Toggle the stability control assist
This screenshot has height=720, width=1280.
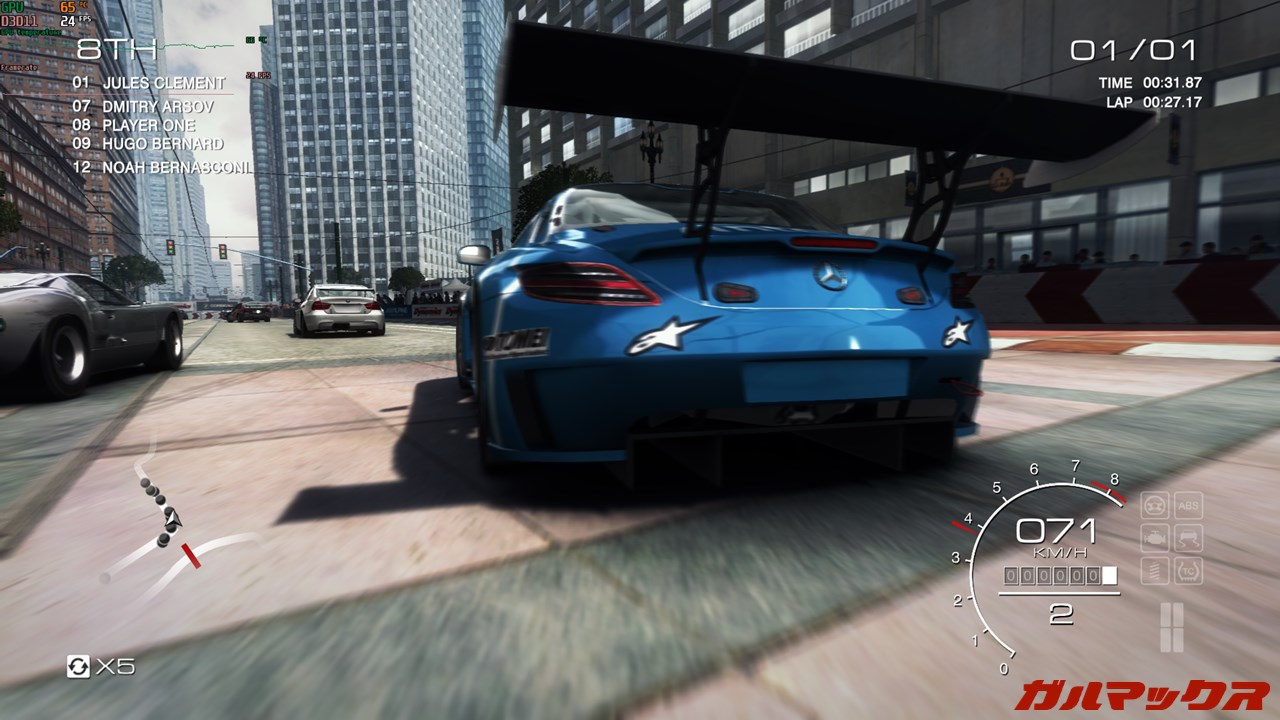[1187, 537]
